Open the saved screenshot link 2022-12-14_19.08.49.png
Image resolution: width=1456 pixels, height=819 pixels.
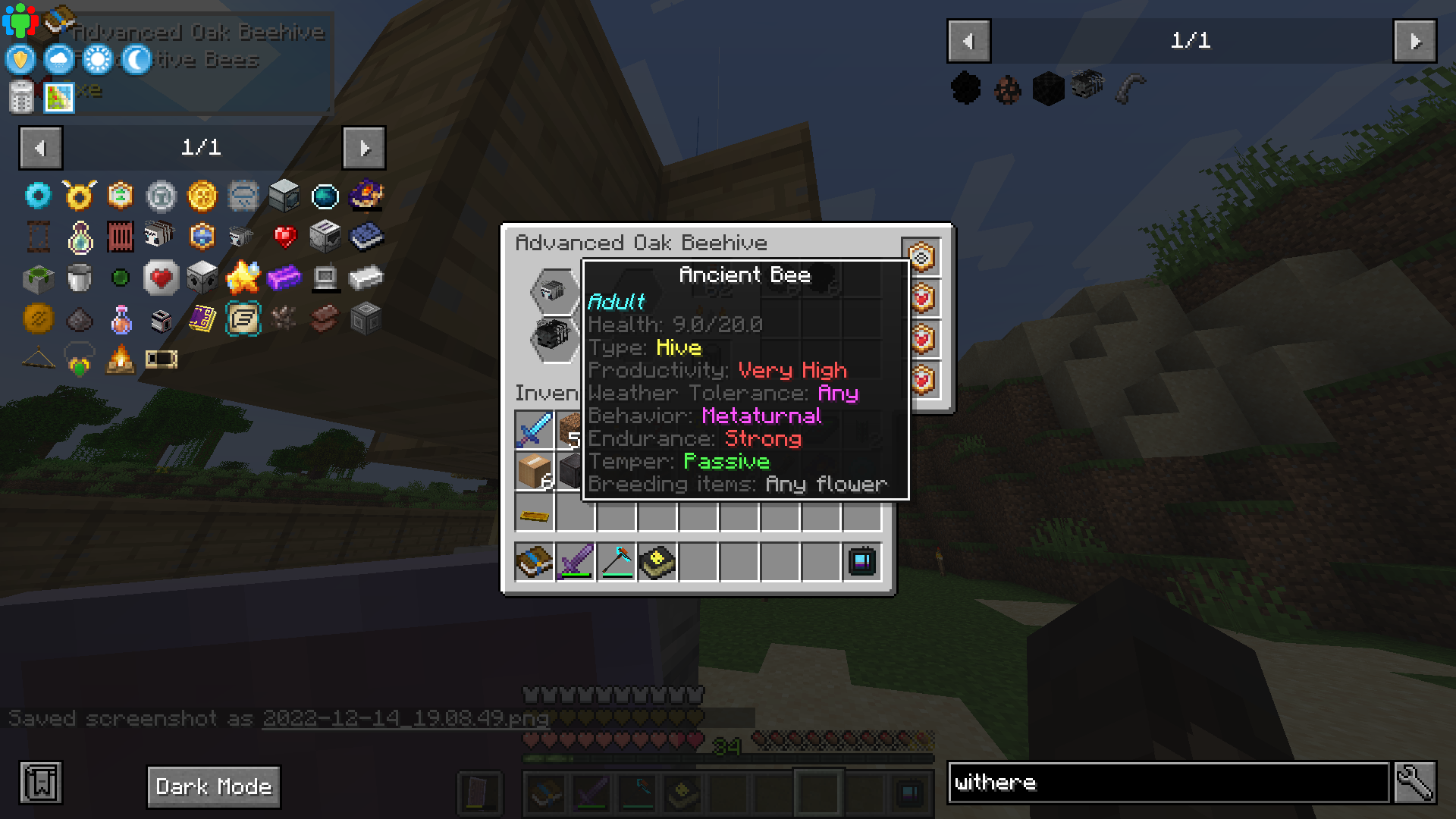(x=405, y=719)
